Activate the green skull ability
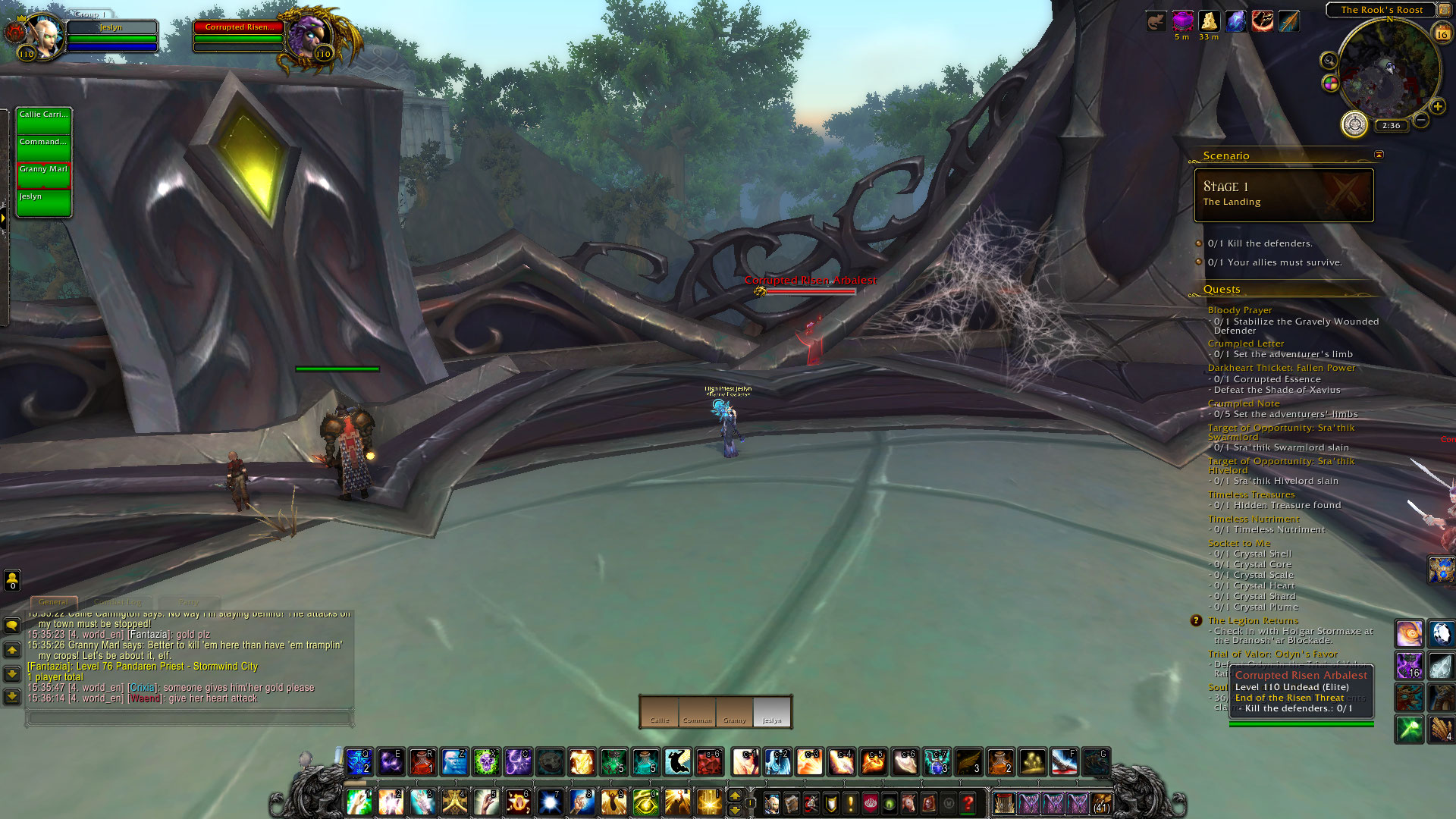Screen dimensions: 1456x819 pyautogui.click(x=486, y=761)
